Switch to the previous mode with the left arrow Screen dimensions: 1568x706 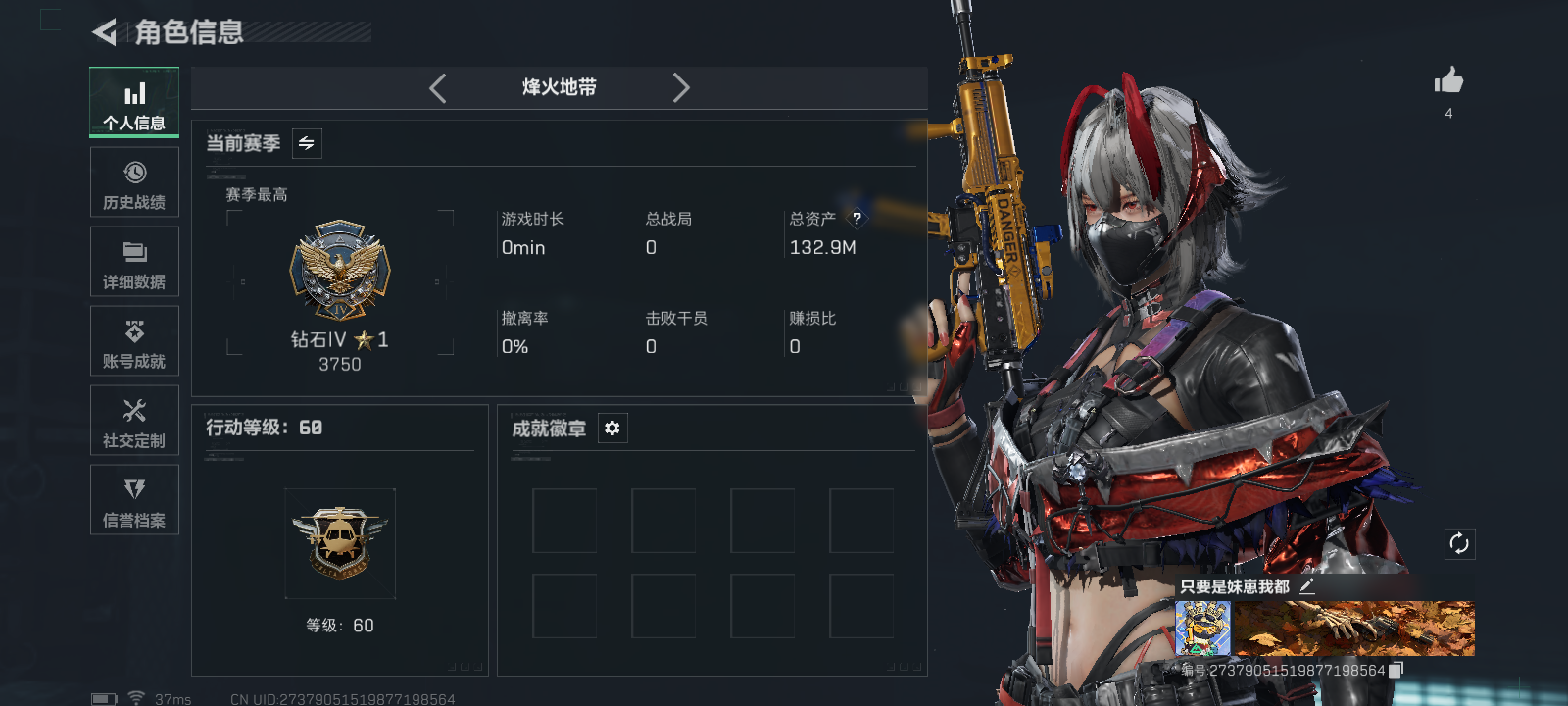437,88
